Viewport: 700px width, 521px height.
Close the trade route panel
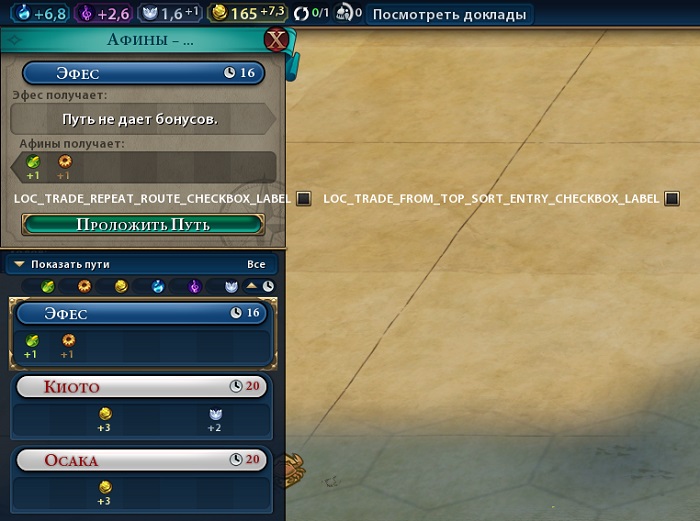[276, 40]
